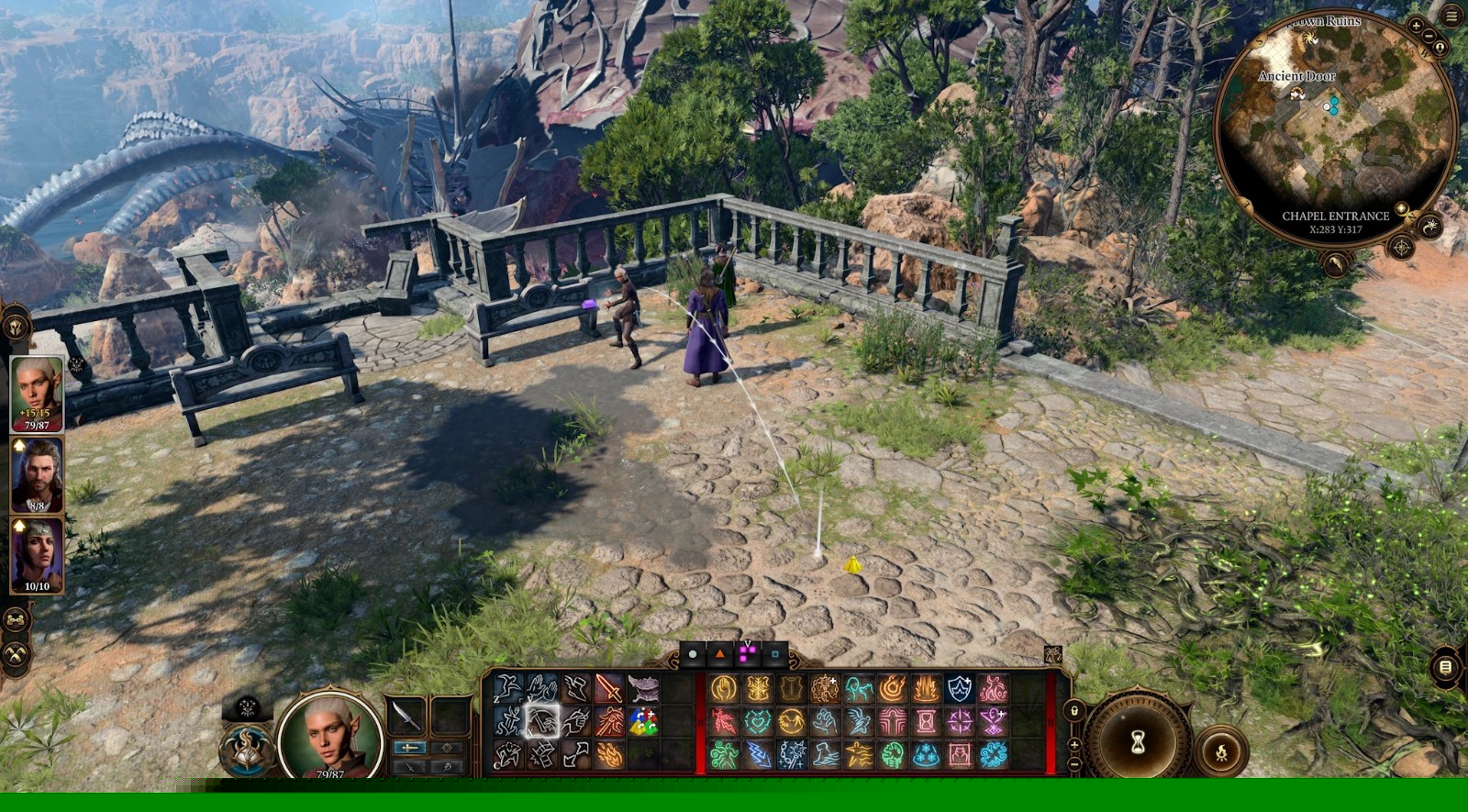
Task: Activate the highlighted white-bordered hotbar action
Action: (x=542, y=722)
